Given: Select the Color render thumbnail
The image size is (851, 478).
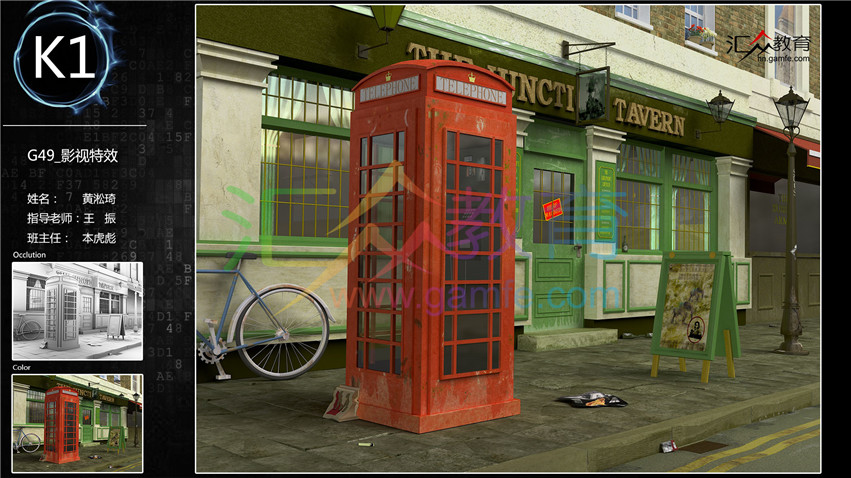Looking at the screenshot, I should coord(77,423).
